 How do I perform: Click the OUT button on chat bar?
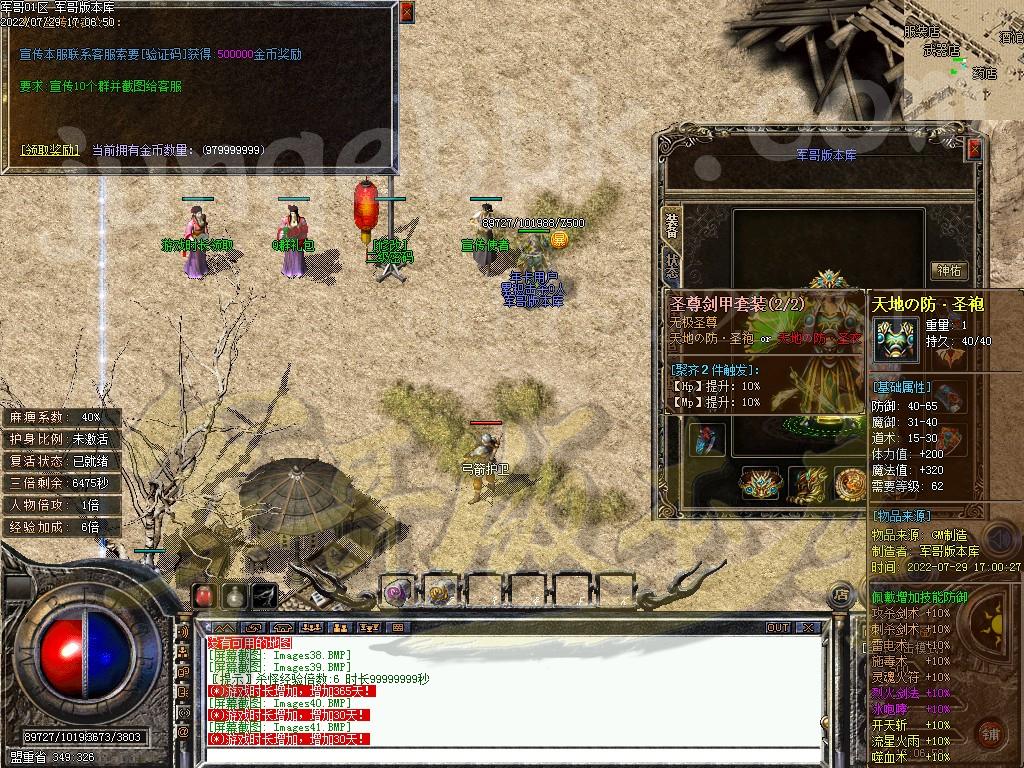coord(778,628)
